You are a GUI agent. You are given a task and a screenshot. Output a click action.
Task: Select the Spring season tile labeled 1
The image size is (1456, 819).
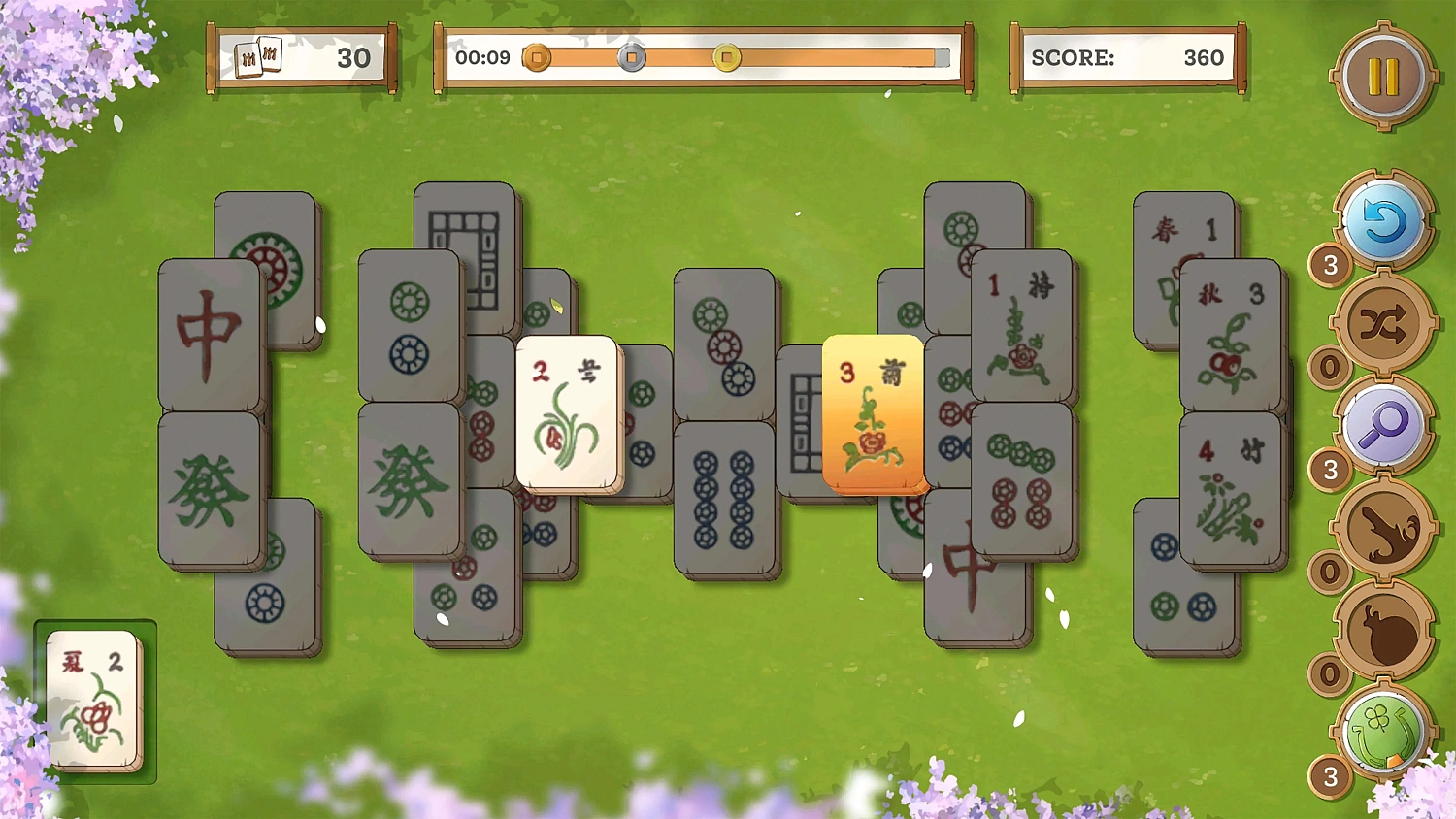tap(1184, 228)
